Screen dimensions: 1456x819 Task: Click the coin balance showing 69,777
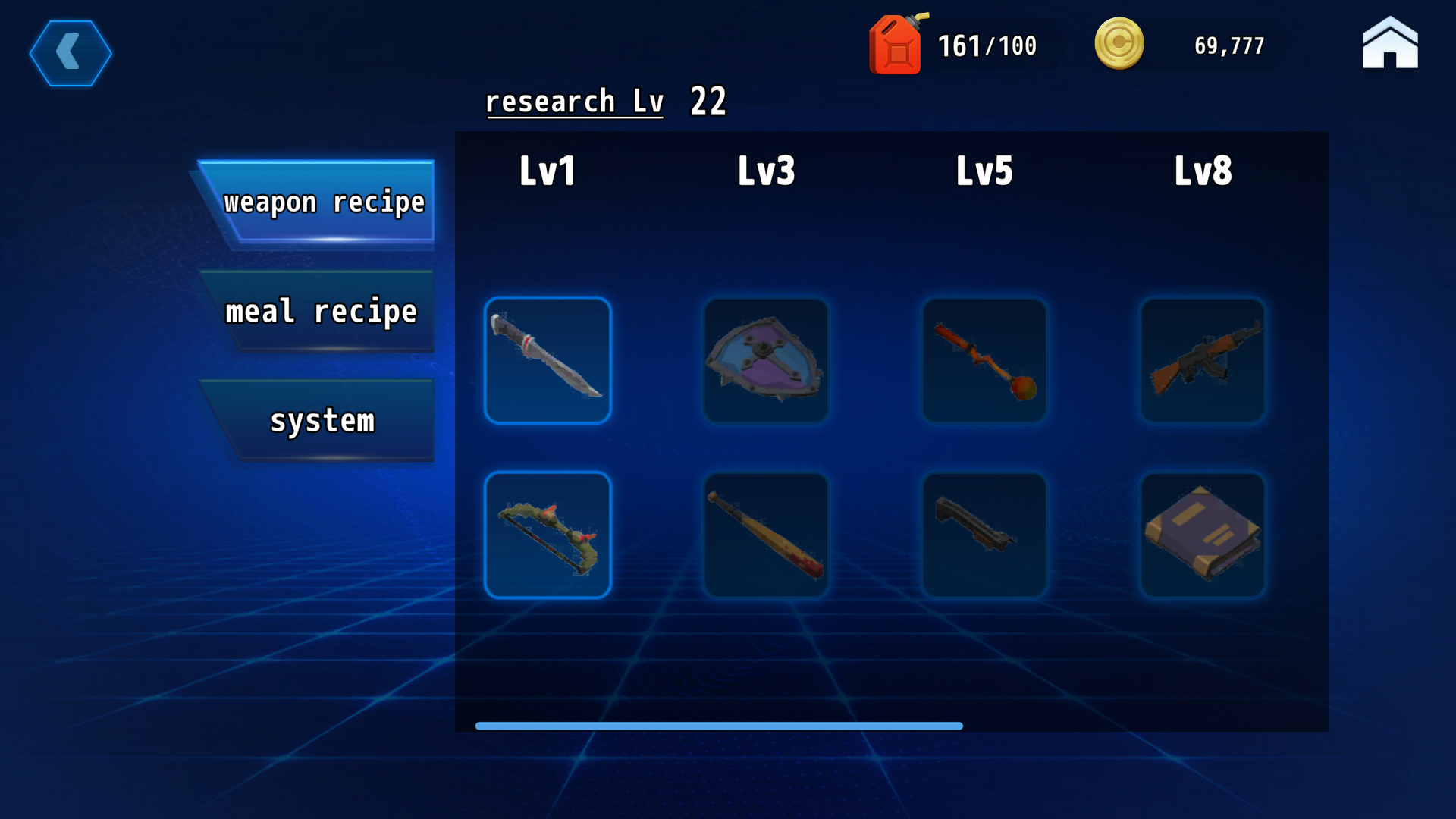(x=1228, y=45)
